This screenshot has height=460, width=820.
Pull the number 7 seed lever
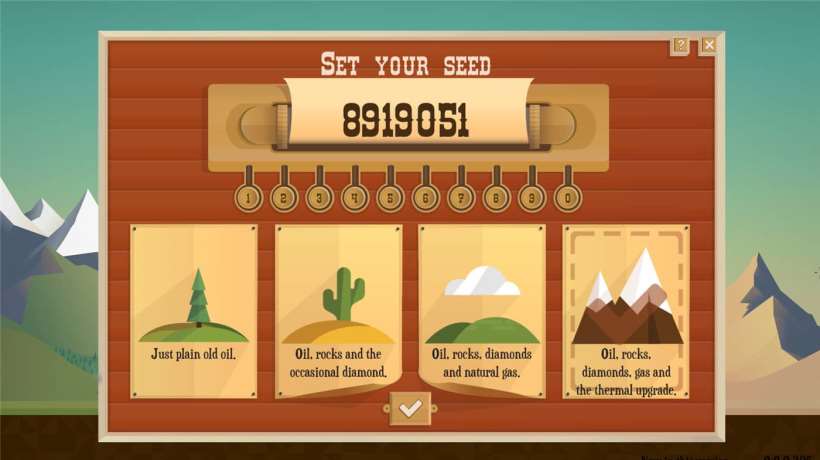point(461,197)
